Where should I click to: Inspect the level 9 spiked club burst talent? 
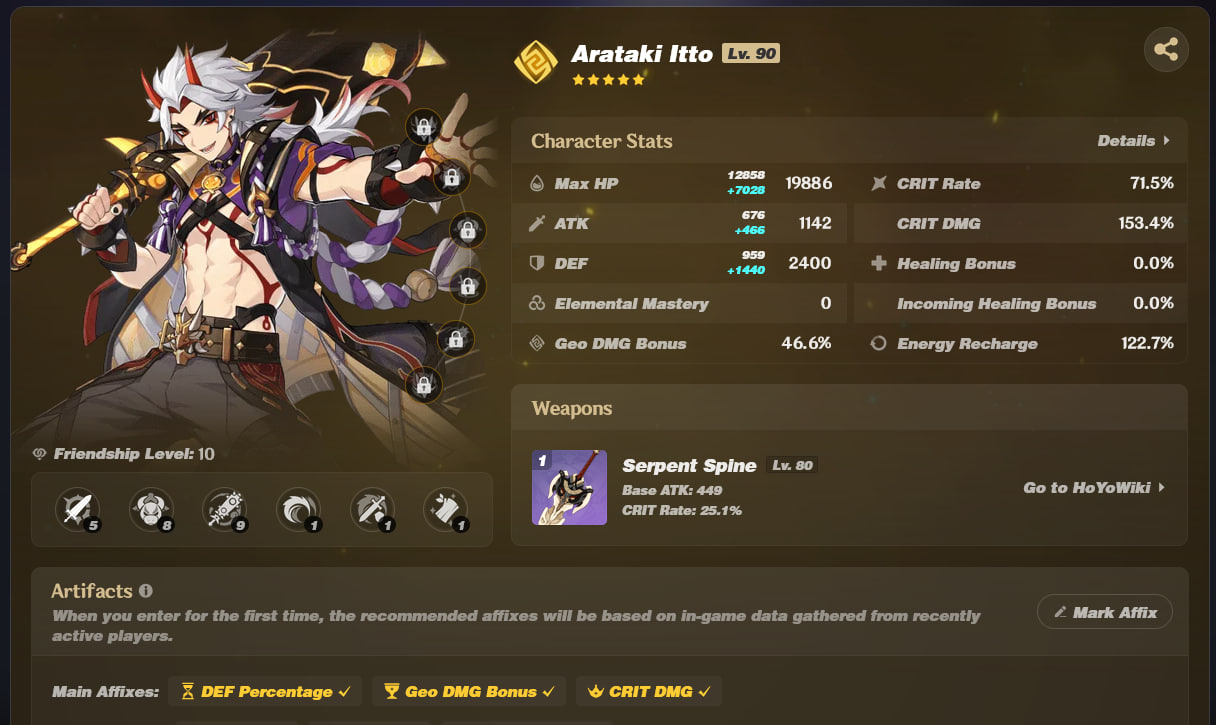(224, 510)
